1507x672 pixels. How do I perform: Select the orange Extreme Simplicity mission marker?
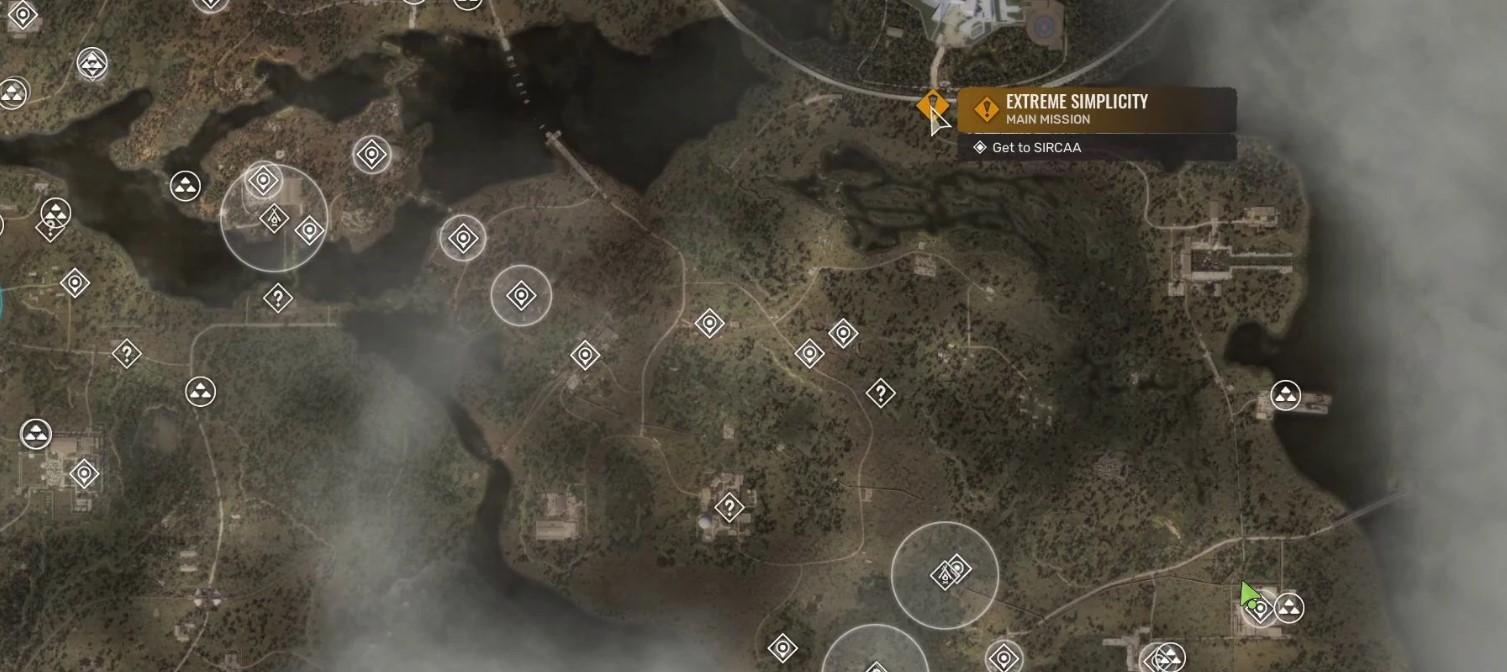click(932, 104)
